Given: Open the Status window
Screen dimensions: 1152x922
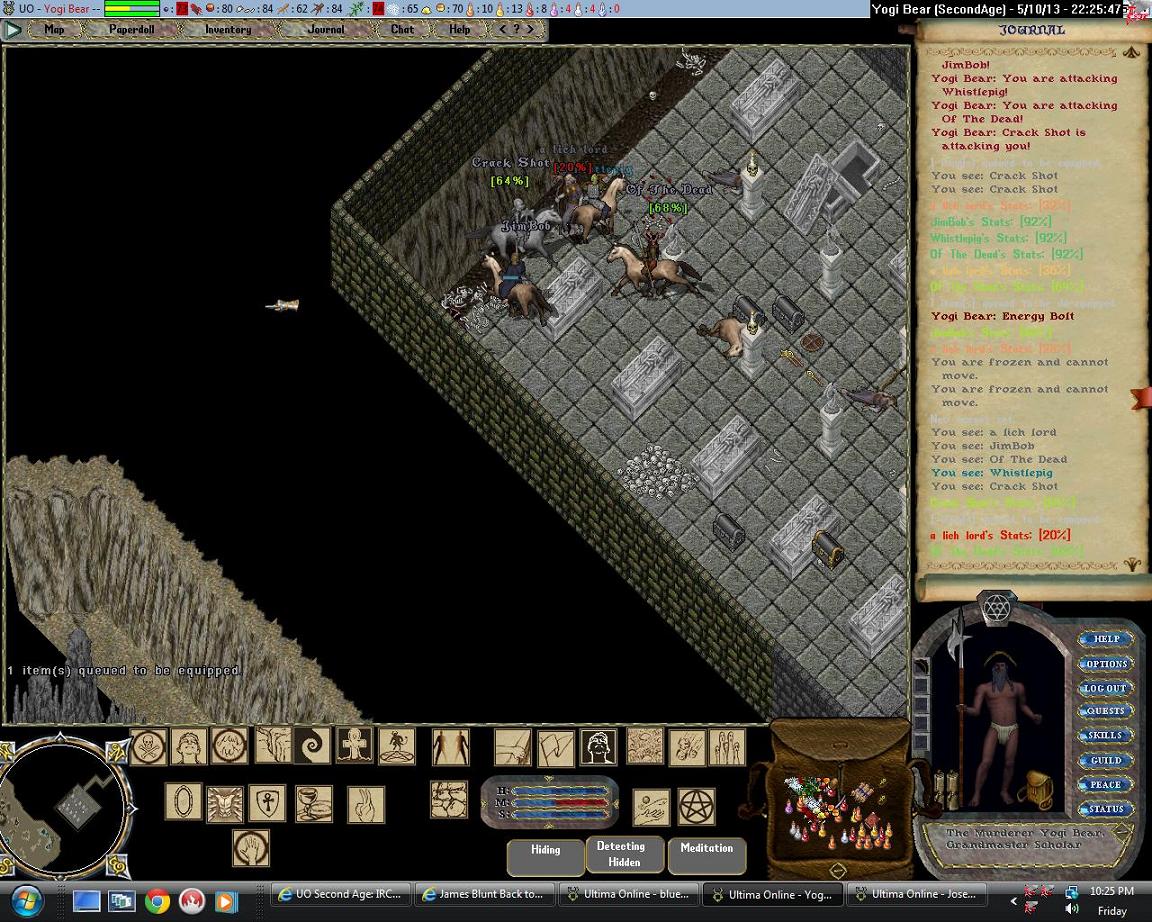Looking at the screenshot, I should [1106, 809].
